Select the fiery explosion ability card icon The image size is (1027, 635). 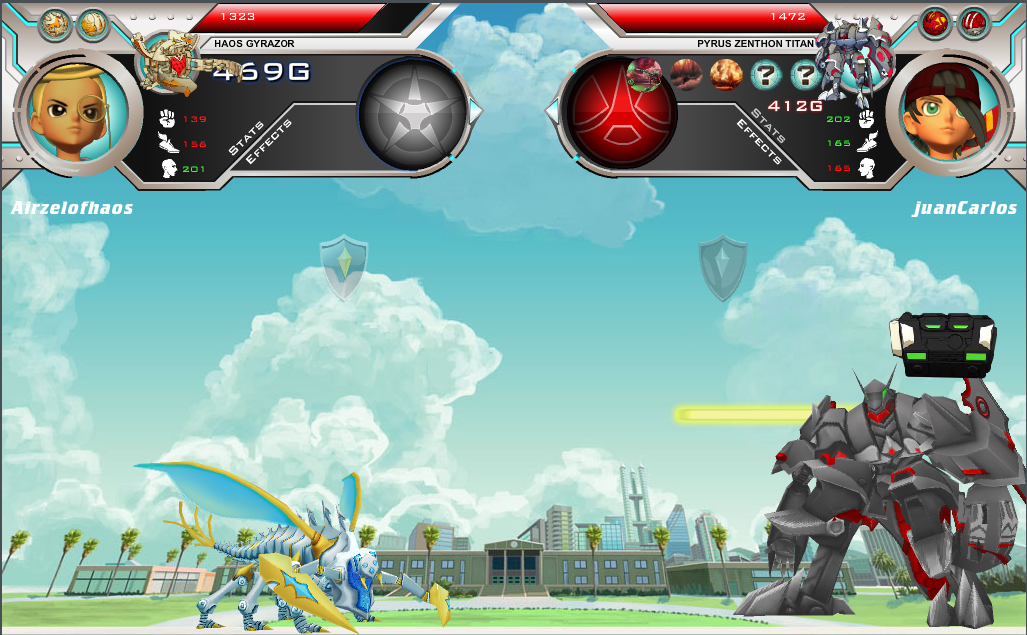pos(726,73)
